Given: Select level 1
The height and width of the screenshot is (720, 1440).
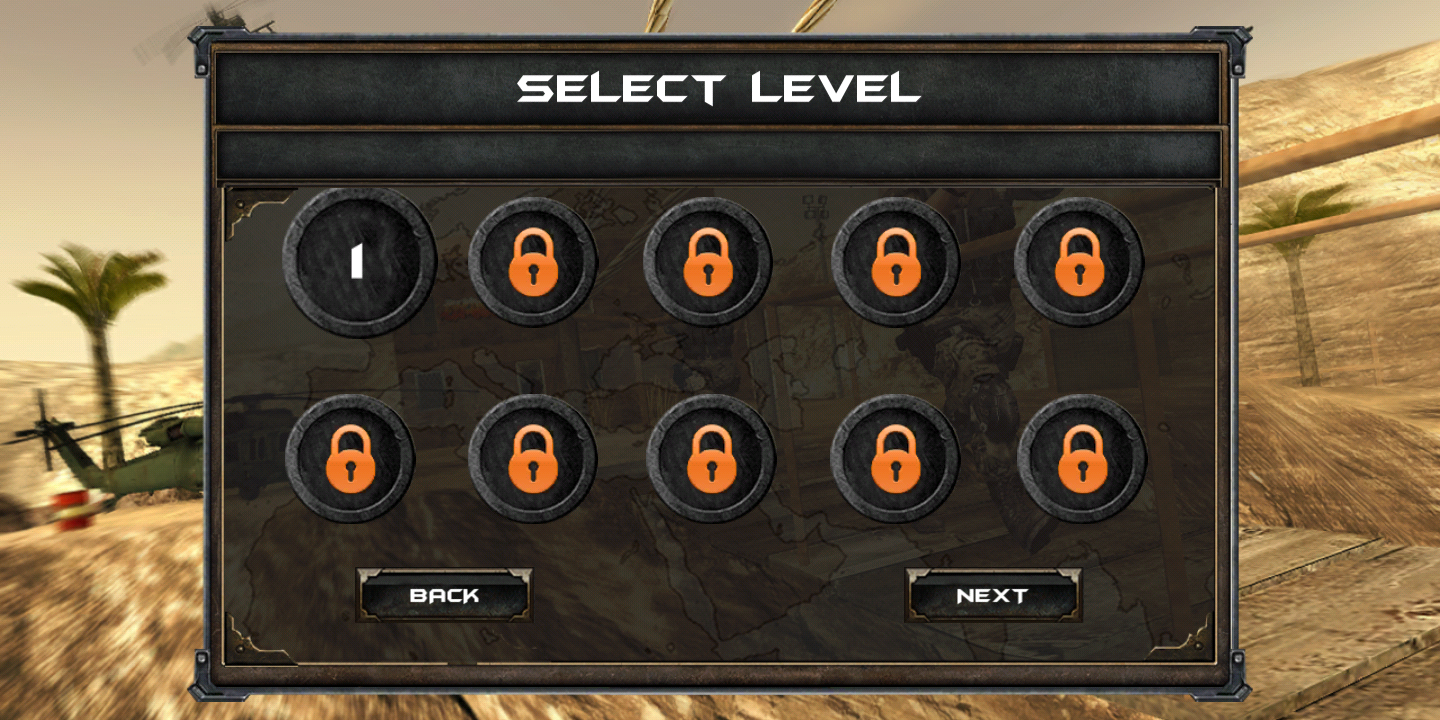Looking at the screenshot, I should (x=359, y=262).
